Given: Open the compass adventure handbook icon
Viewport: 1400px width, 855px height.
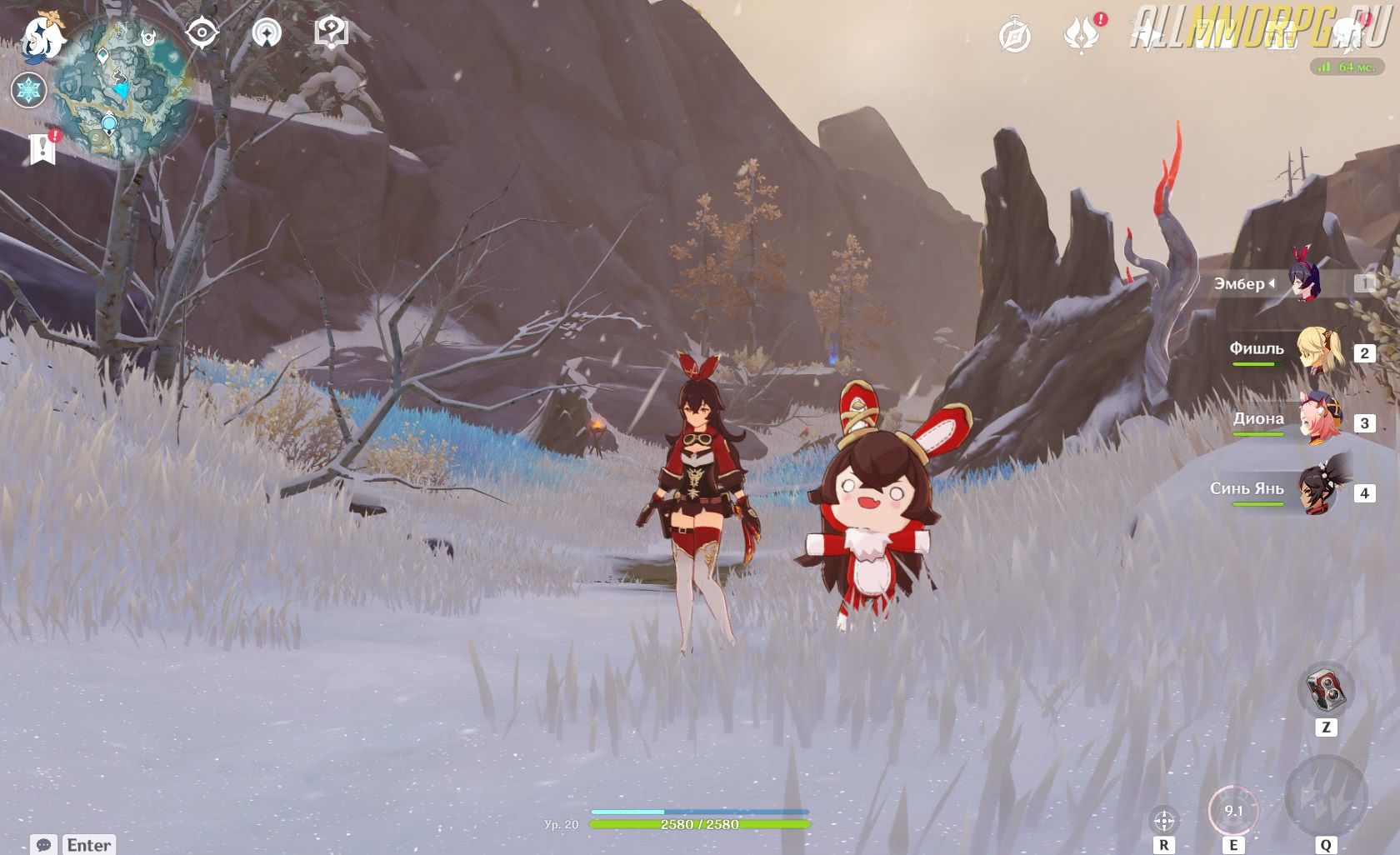Looking at the screenshot, I should [1015, 36].
